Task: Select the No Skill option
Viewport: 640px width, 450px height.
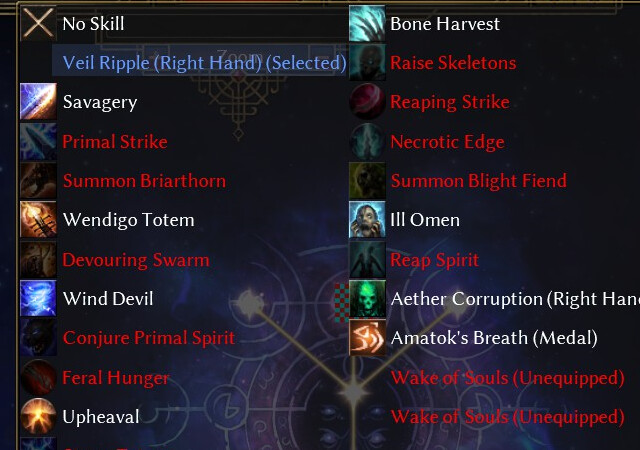Action: point(93,23)
